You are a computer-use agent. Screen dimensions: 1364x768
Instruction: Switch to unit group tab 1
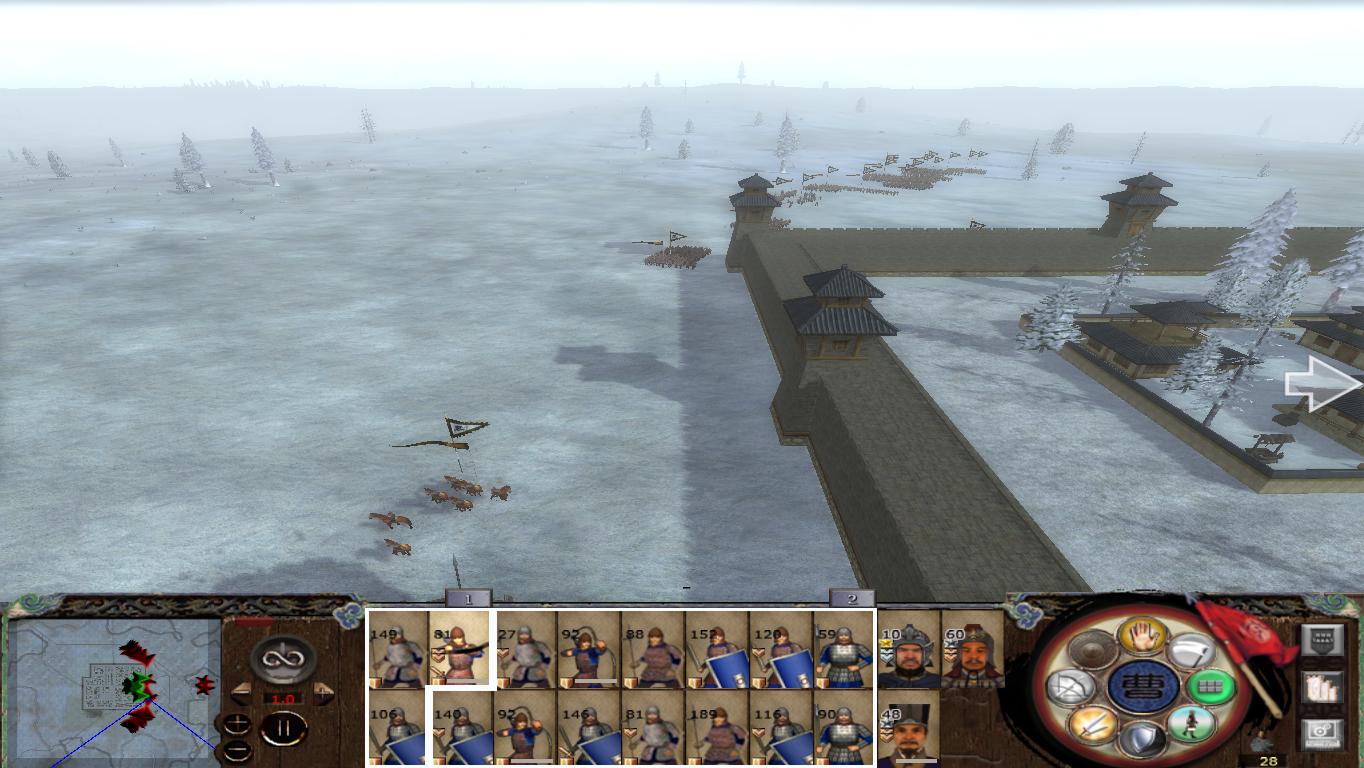coord(468,599)
